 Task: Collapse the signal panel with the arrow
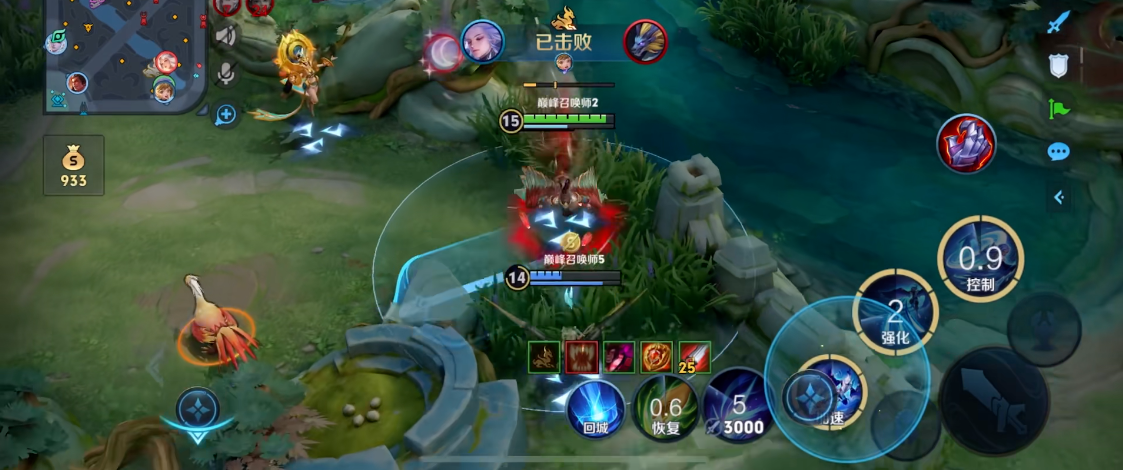[1058, 197]
